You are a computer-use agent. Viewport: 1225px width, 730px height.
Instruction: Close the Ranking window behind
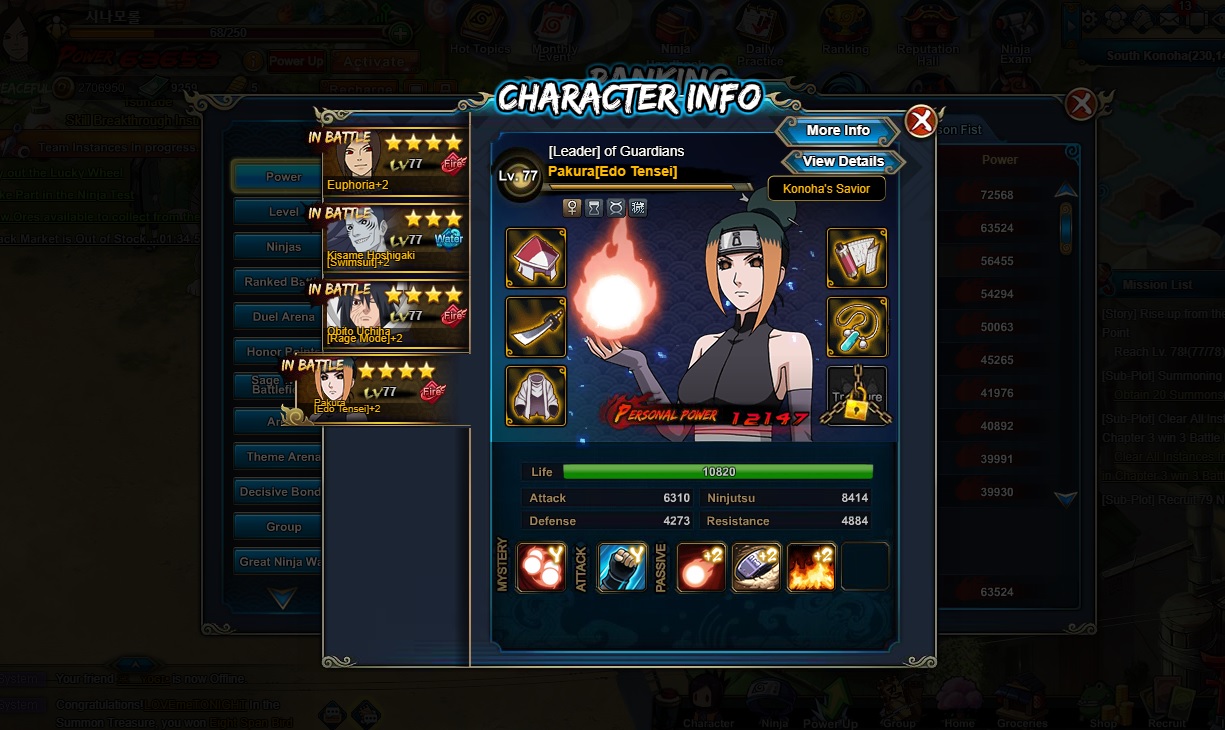tap(1081, 104)
